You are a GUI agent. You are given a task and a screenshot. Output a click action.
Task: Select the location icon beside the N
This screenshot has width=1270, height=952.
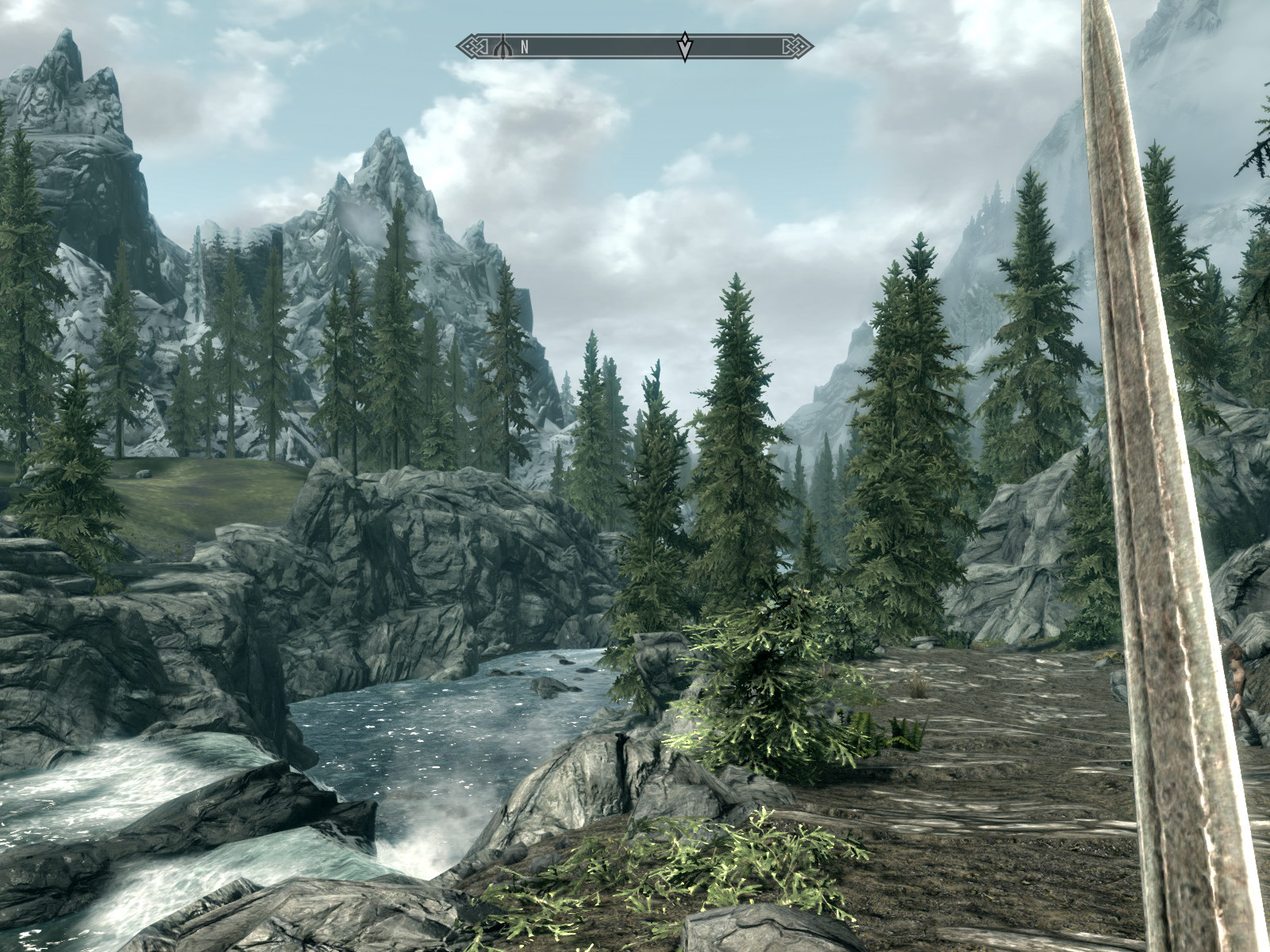coord(502,47)
